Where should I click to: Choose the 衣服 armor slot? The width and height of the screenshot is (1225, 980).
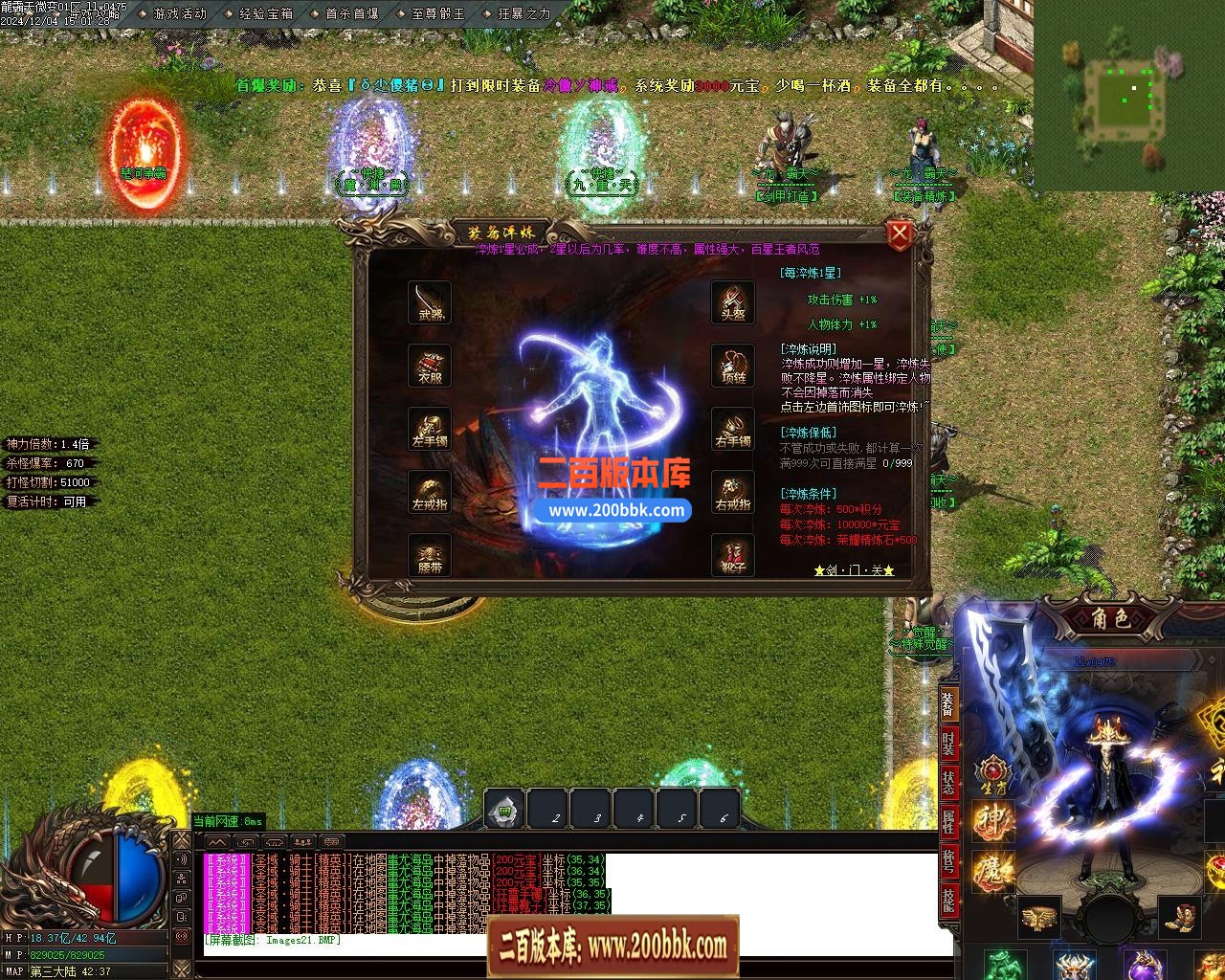(x=430, y=365)
